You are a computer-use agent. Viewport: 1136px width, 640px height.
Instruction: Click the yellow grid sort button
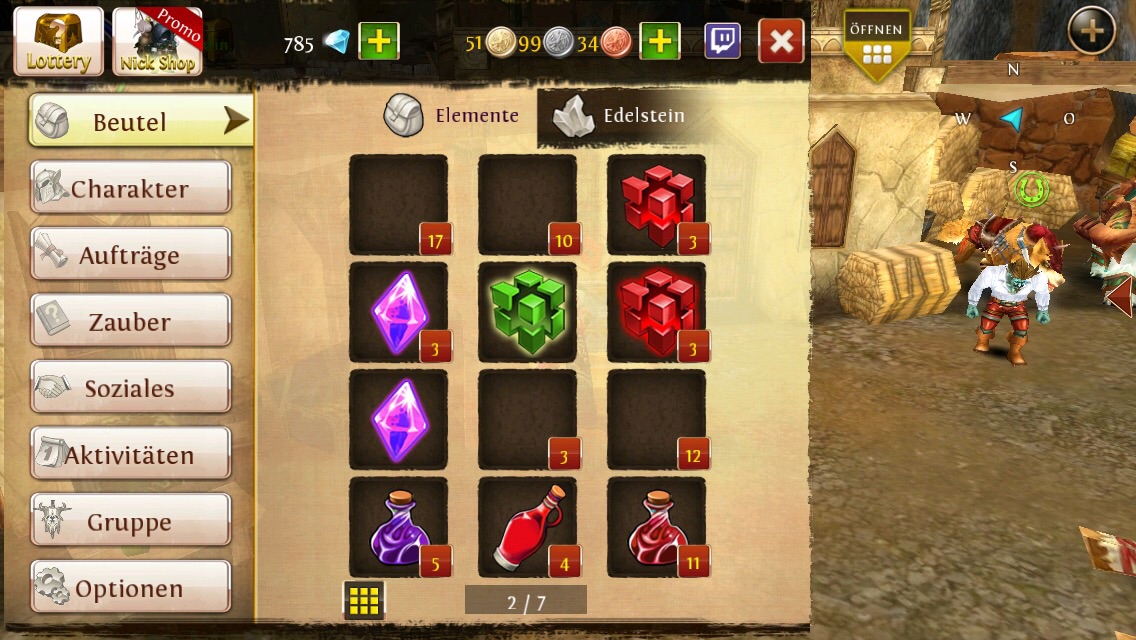coord(364,600)
